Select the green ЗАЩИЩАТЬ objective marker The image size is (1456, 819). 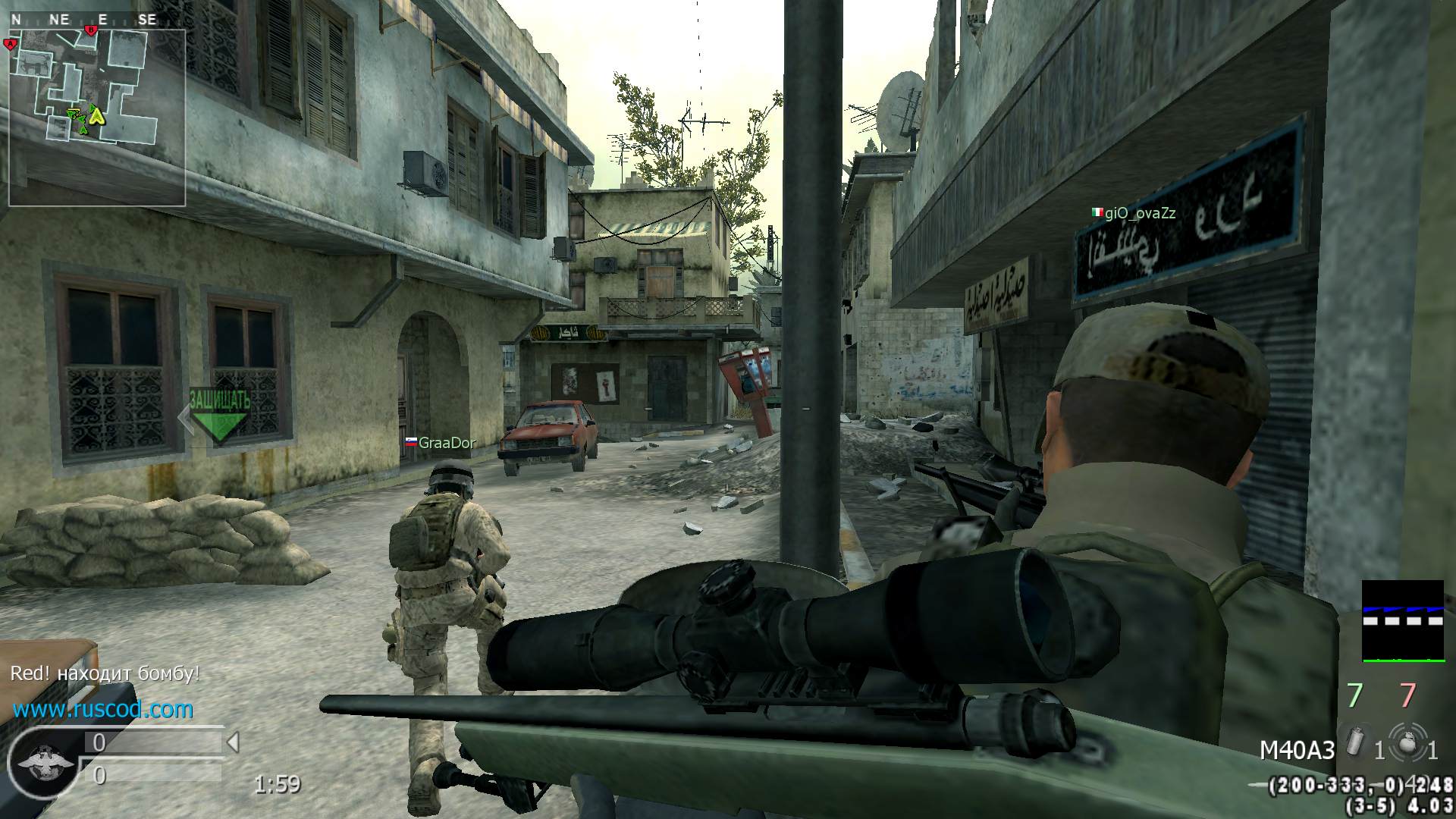click(x=219, y=415)
